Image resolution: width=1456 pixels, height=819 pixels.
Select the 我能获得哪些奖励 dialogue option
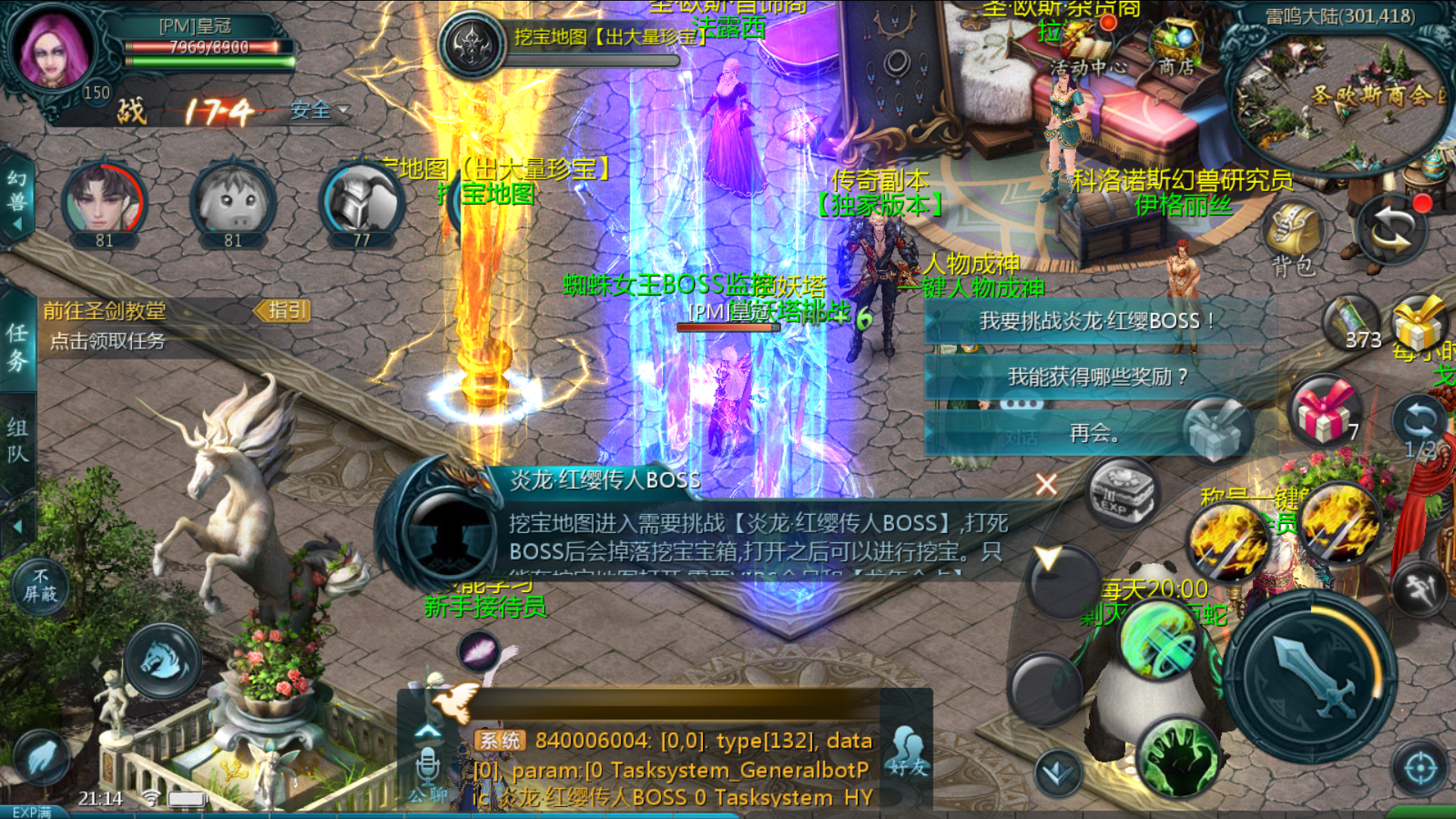(1097, 377)
